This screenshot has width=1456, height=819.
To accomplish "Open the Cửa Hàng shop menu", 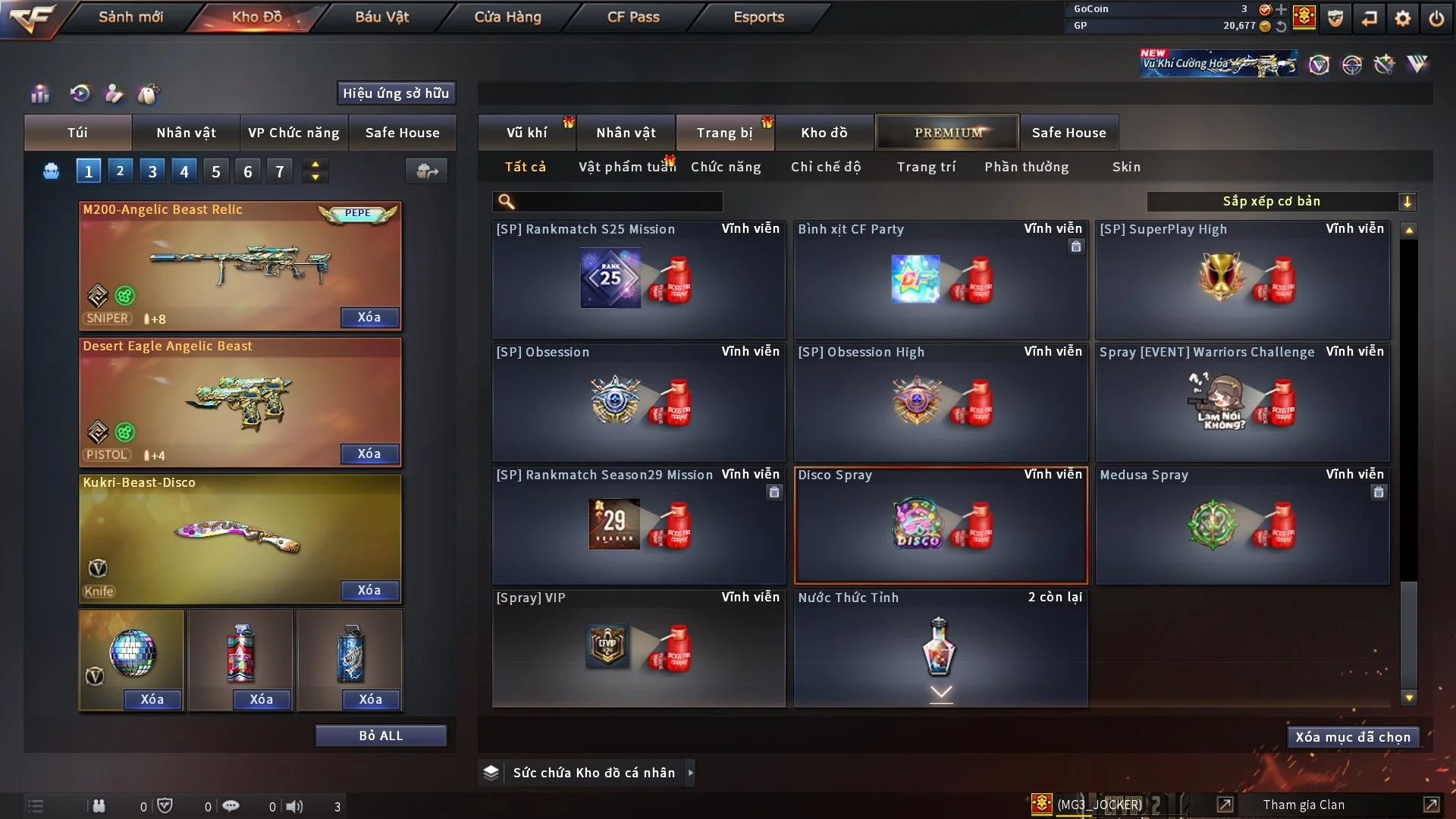I will pyautogui.click(x=507, y=17).
